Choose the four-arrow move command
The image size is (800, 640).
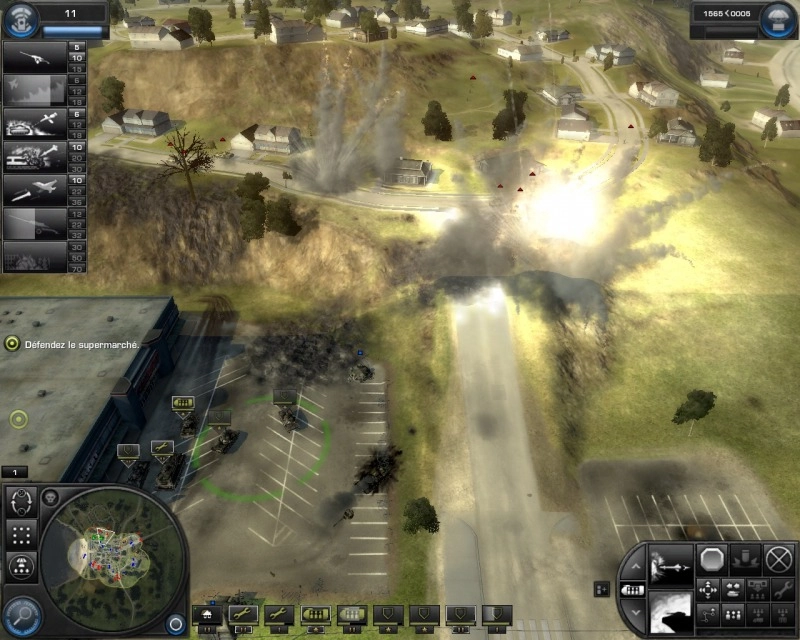point(707,589)
